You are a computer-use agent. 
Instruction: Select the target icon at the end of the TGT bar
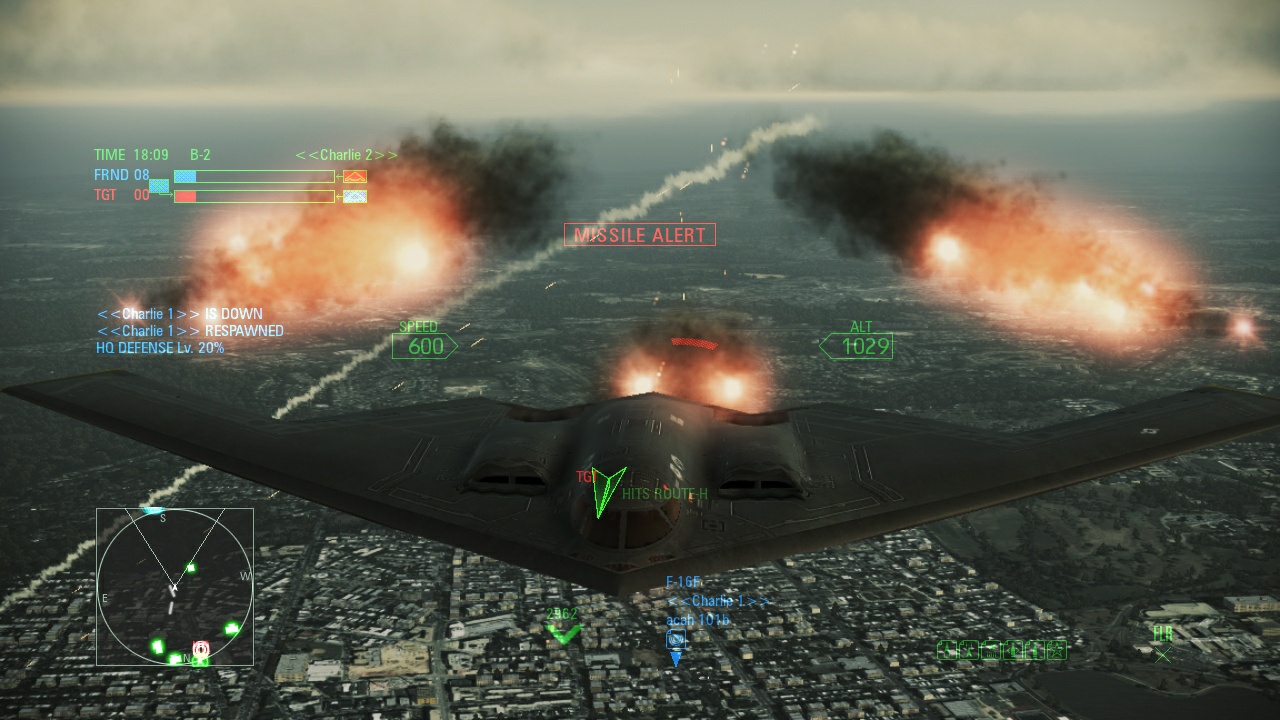tap(355, 196)
